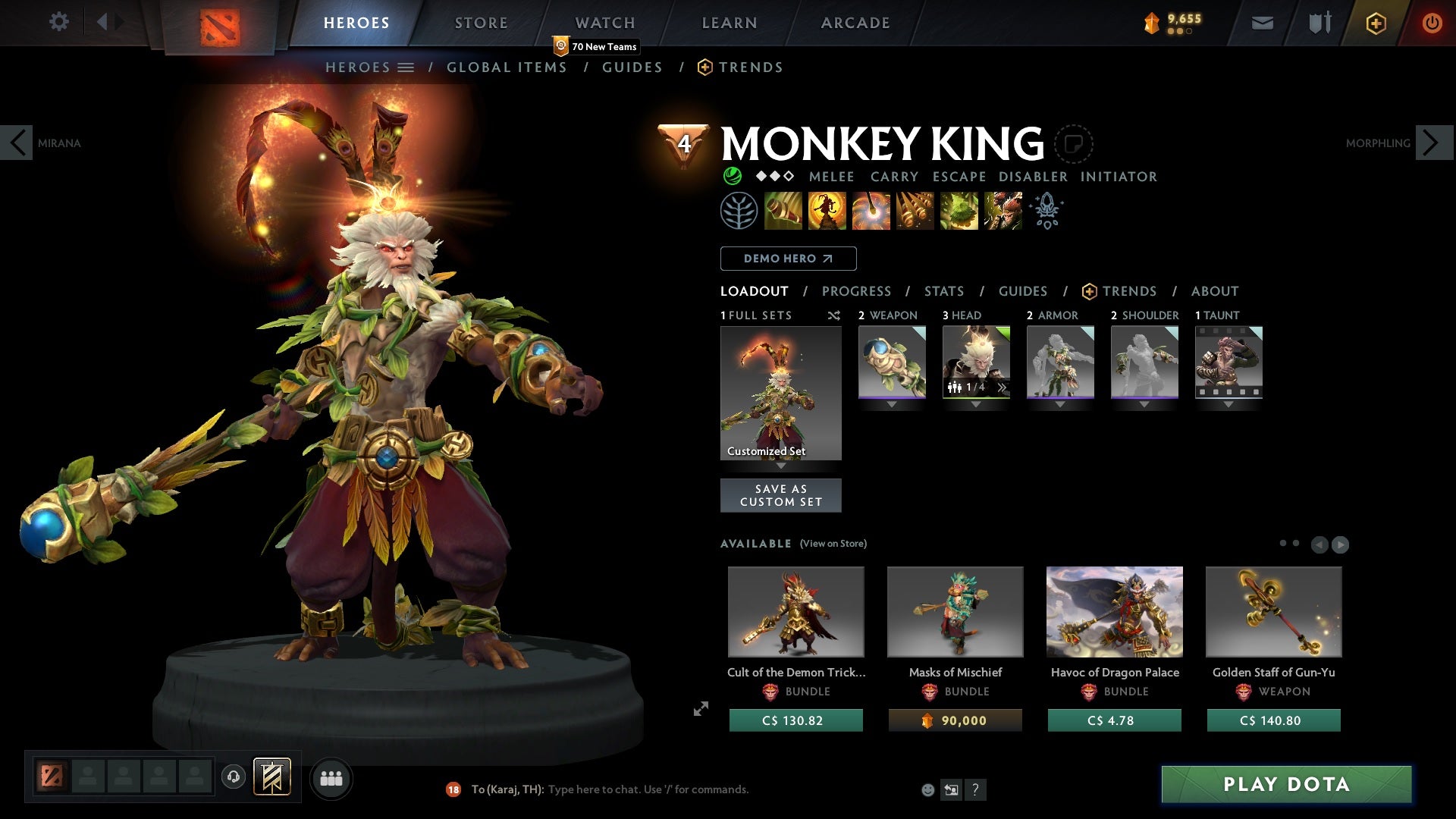
Task: Open the Arcade menu
Action: 855,23
